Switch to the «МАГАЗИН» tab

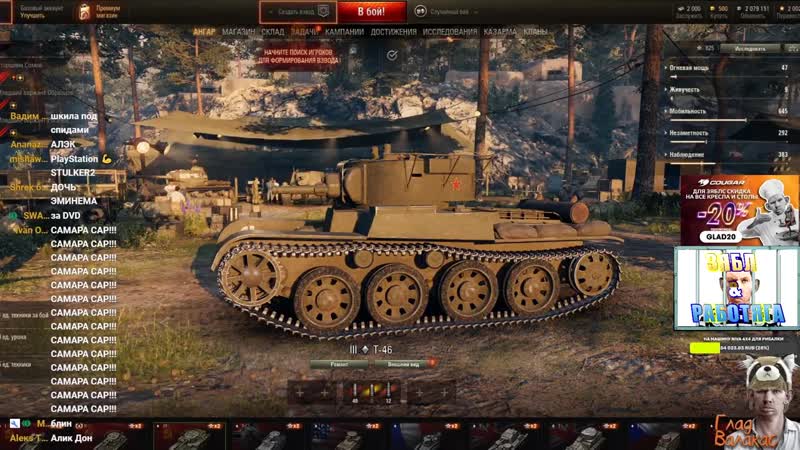click(x=238, y=32)
